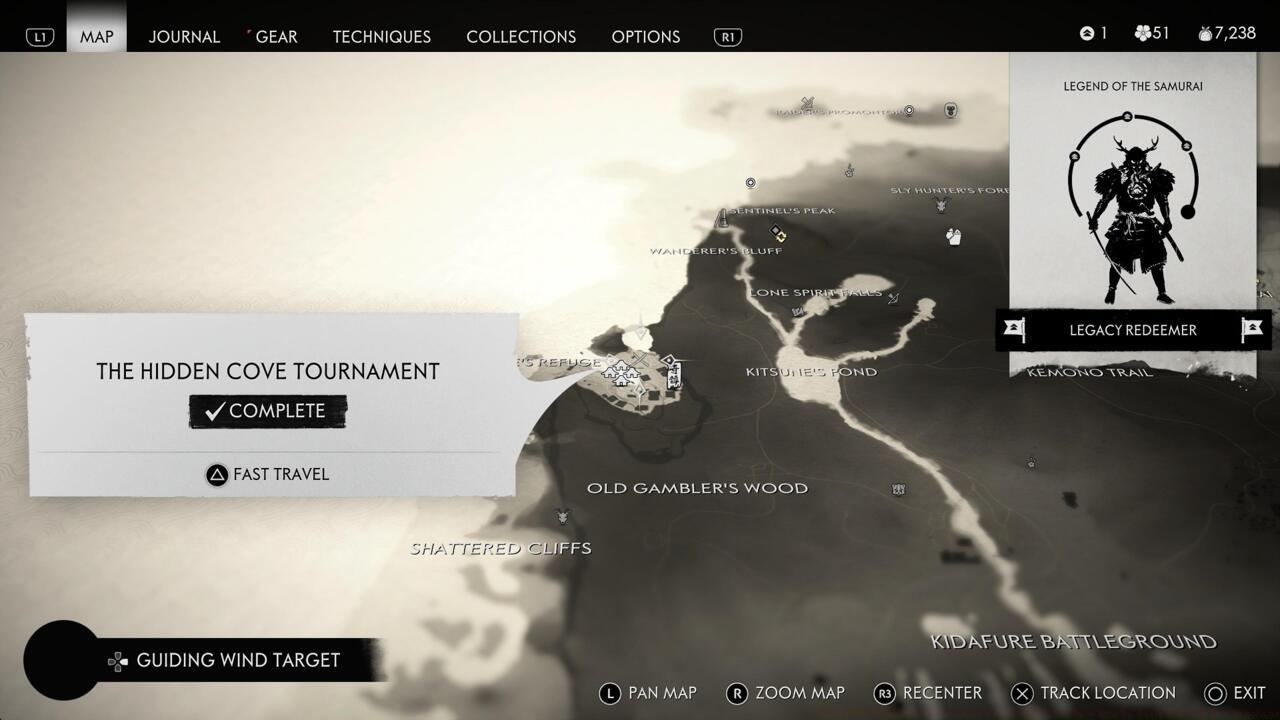Viewport: 1280px width, 720px height.
Task: Expand the Legacy Redeemer banner panel
Action: (1133, 330)
